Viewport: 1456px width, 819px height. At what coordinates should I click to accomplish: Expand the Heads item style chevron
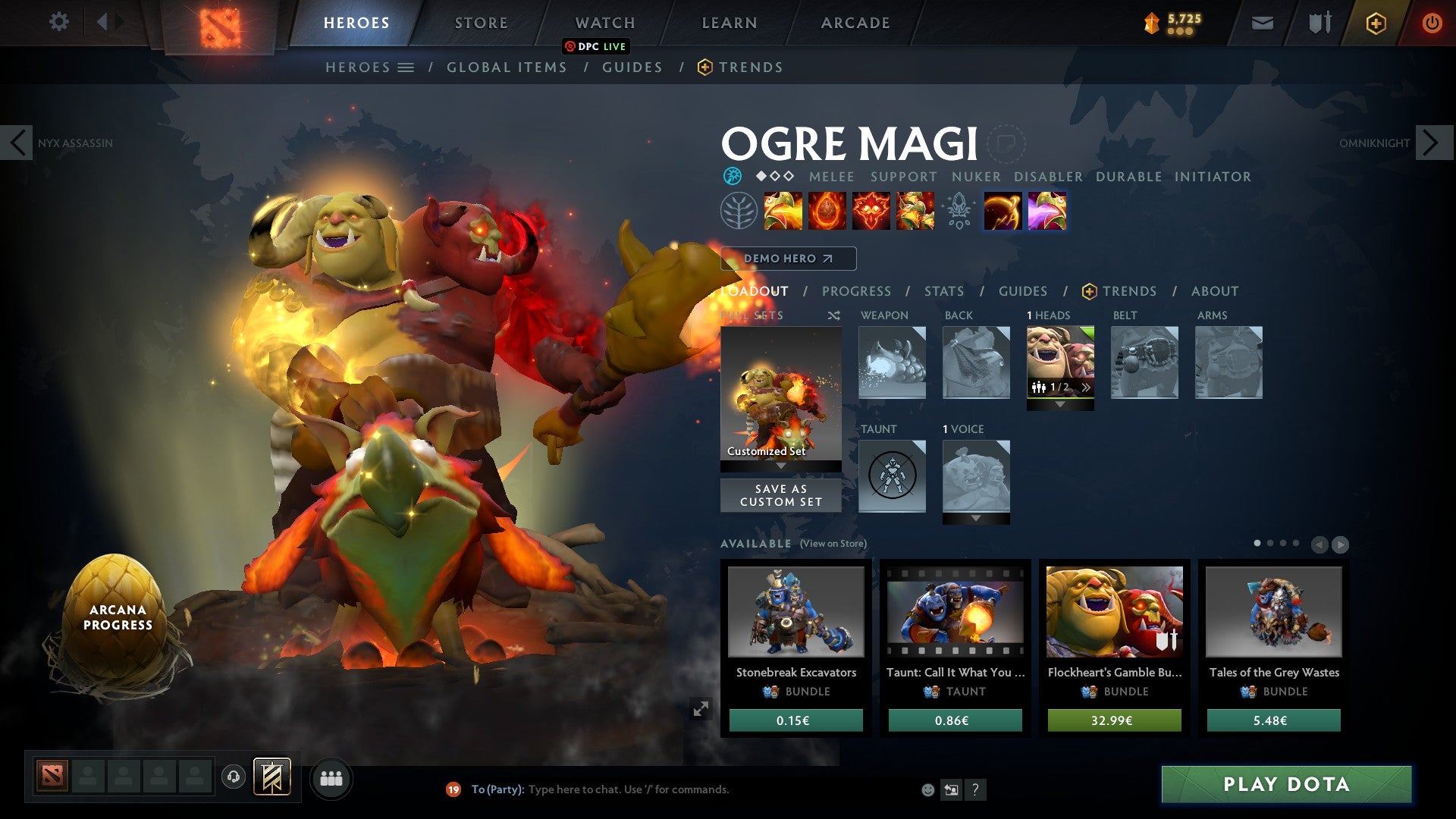(x=1086, y=387)
